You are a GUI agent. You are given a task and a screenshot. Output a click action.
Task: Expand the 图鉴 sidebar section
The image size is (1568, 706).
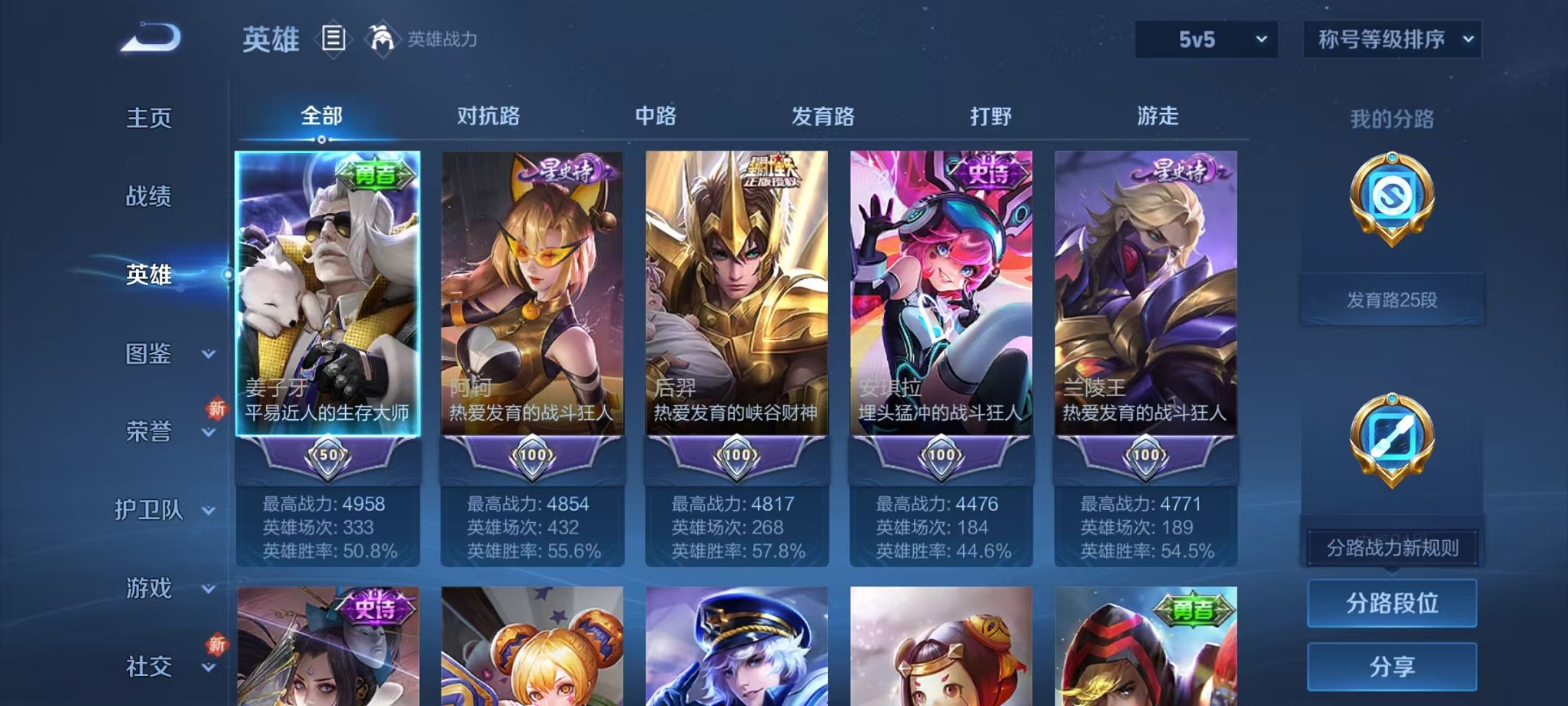click(150, 355)
